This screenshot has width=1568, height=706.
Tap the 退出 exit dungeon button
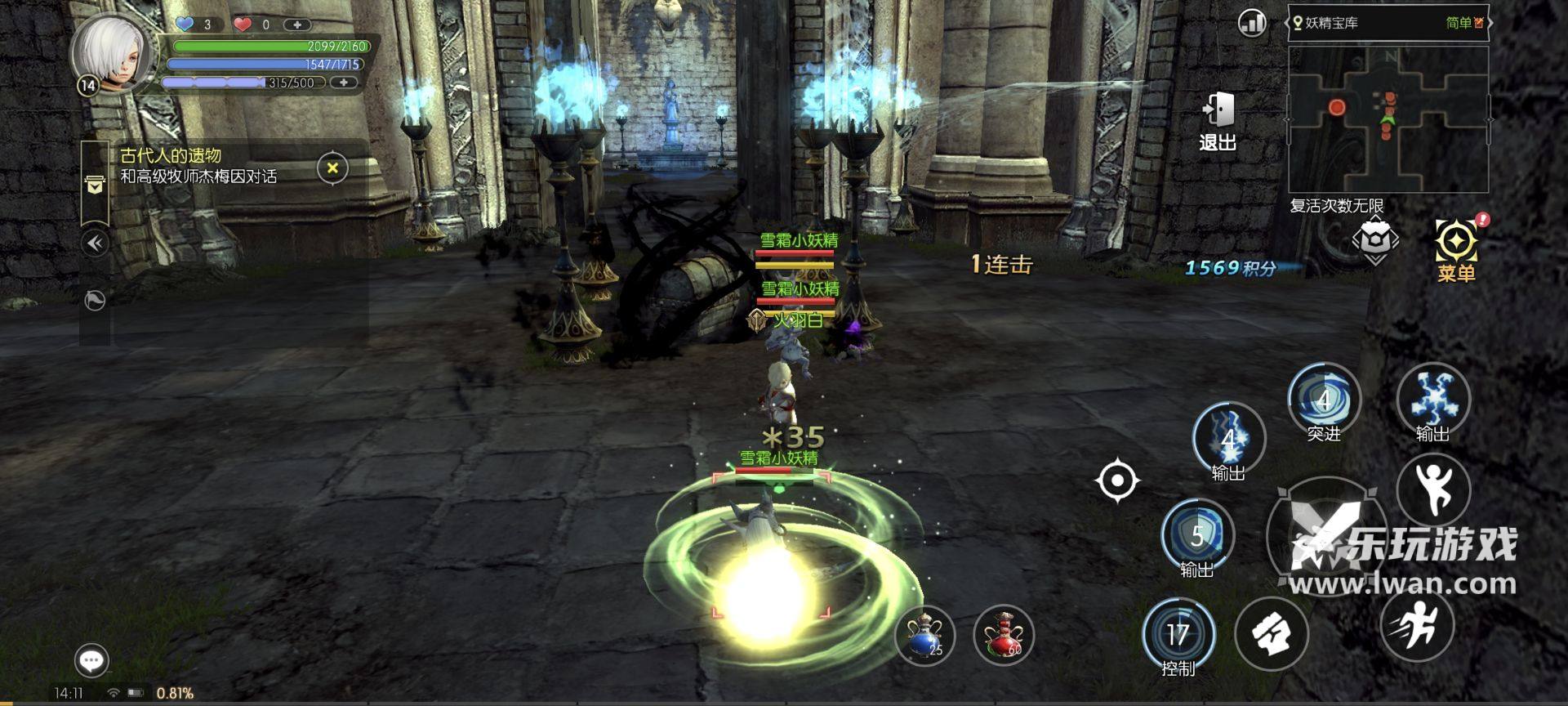(x=1218, y=121)
